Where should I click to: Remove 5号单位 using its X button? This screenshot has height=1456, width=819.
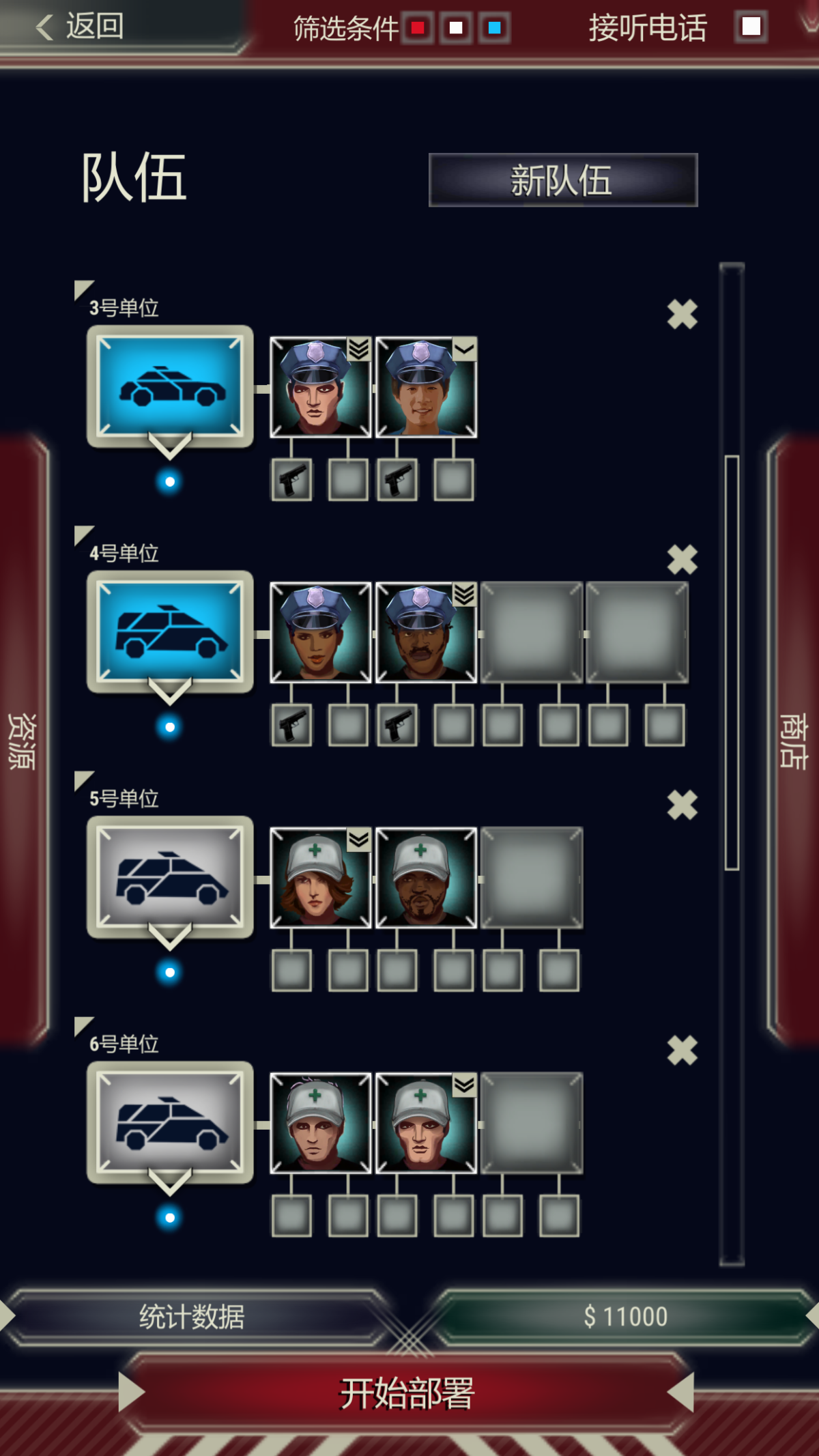click(x=682, y=805)
